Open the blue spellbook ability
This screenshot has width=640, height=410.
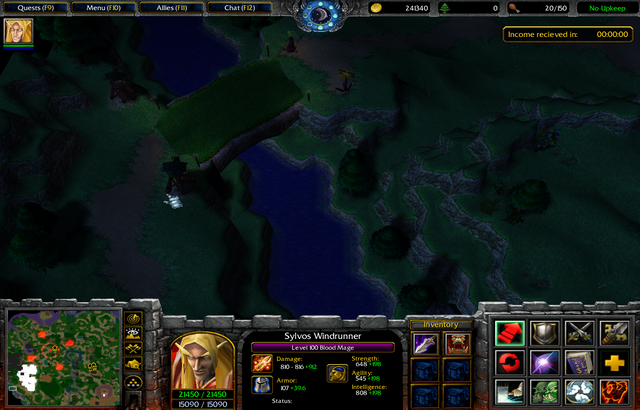coord(580,362)
